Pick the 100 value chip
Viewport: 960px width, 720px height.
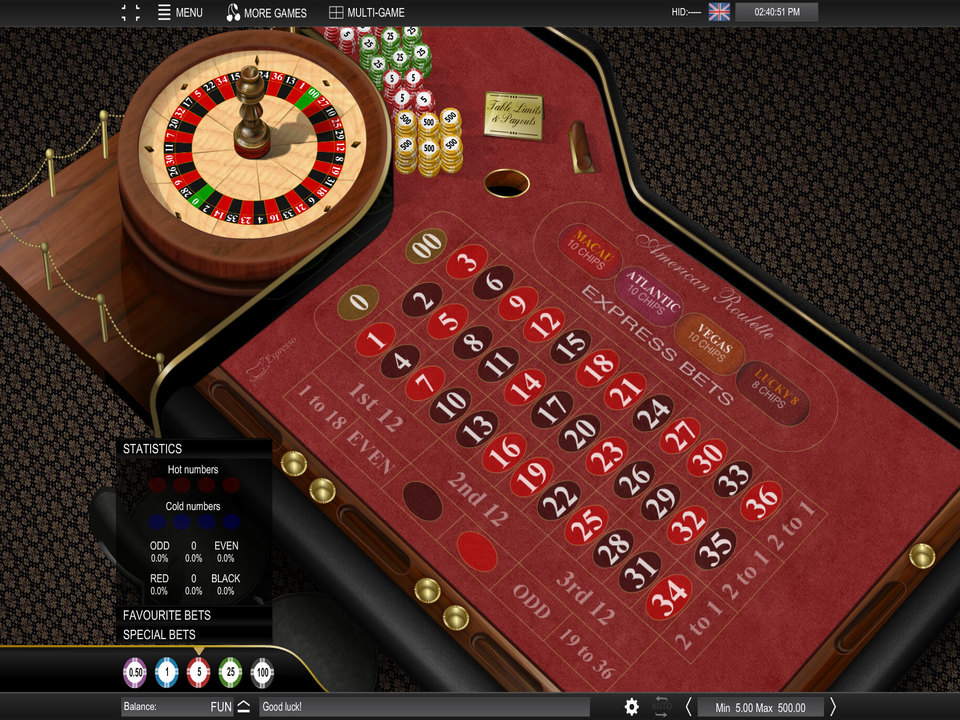pos(262,672)
